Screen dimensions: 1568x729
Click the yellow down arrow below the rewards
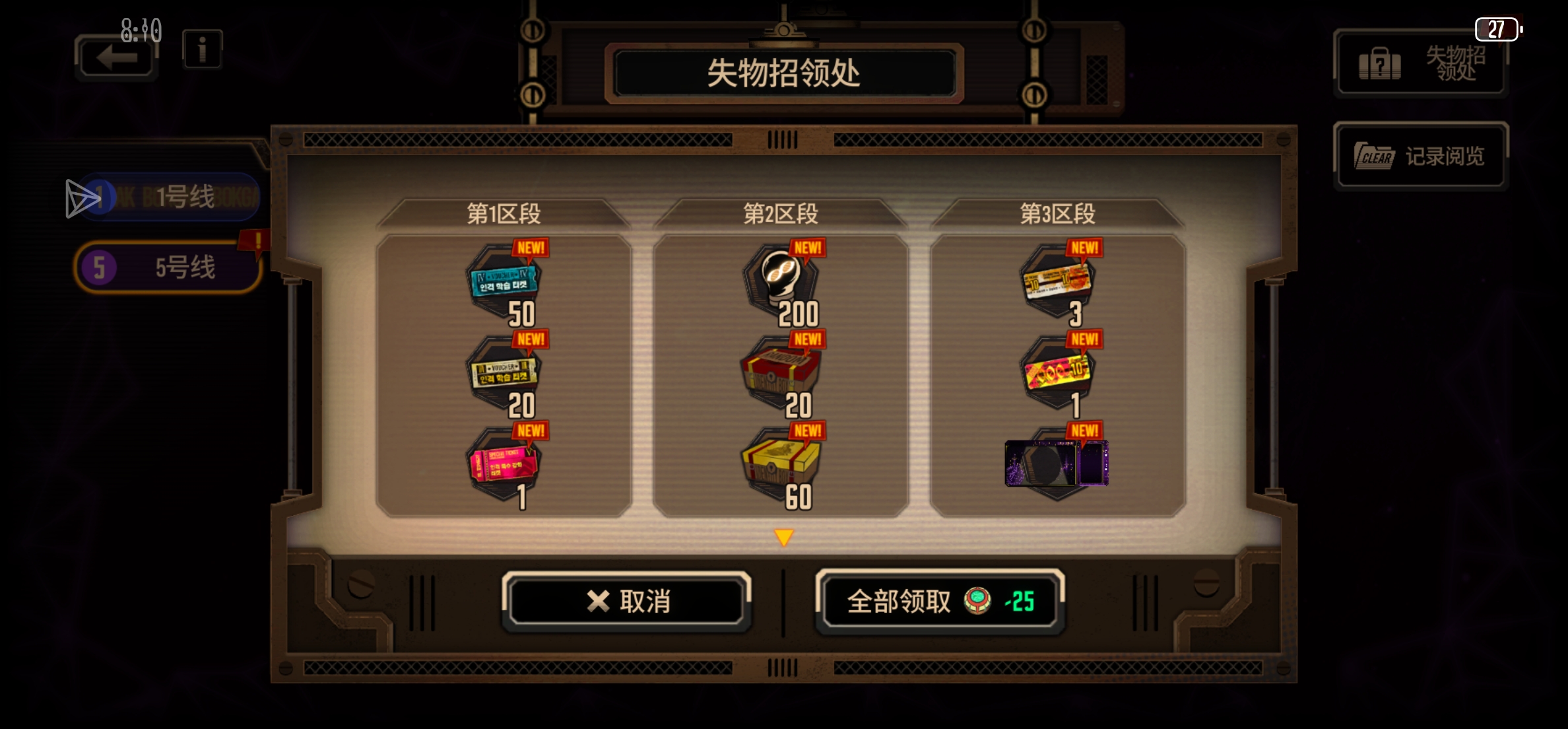click(784, 539)
